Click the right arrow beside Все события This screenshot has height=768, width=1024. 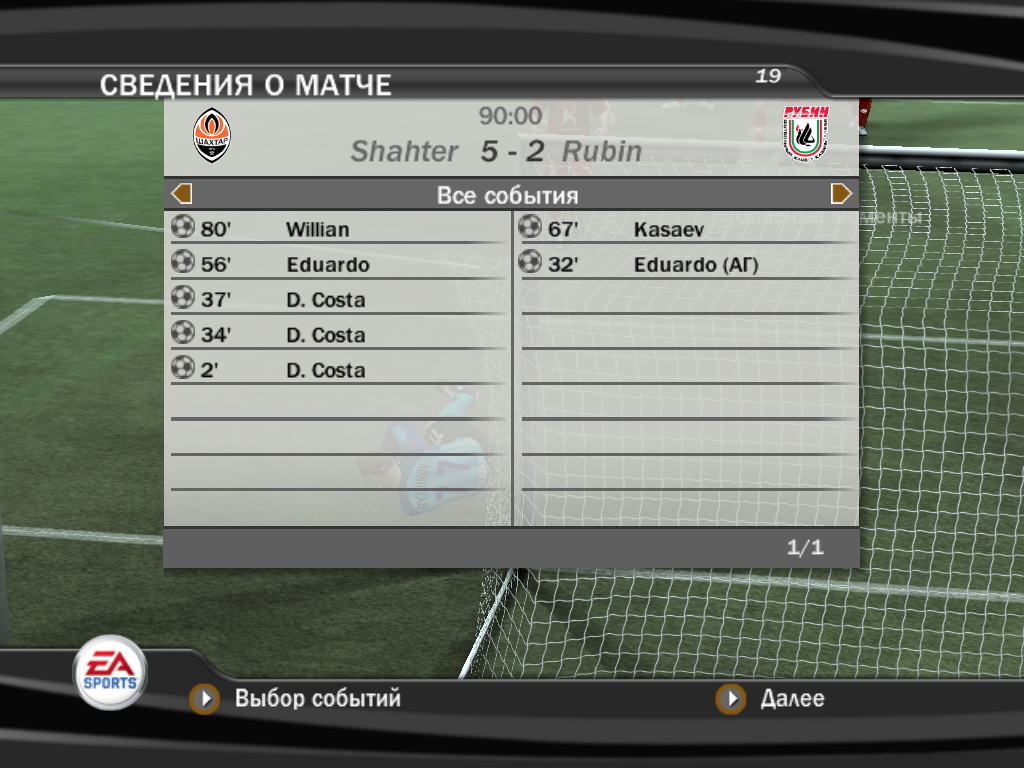[x=841, y=194]
